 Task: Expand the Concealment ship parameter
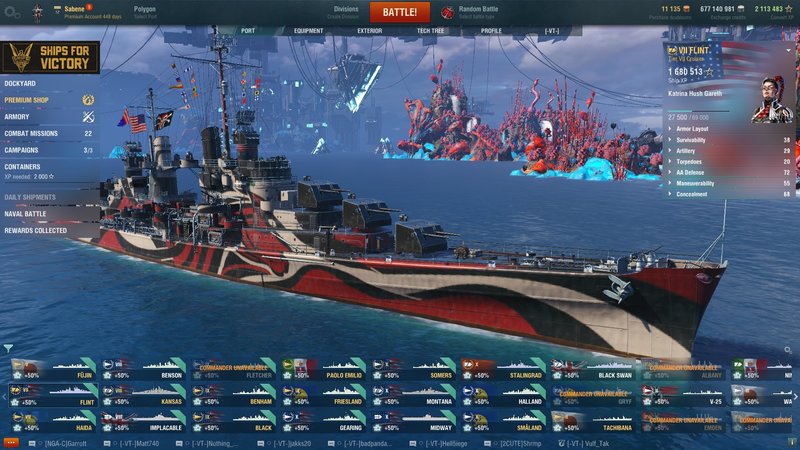coord(692,193)
